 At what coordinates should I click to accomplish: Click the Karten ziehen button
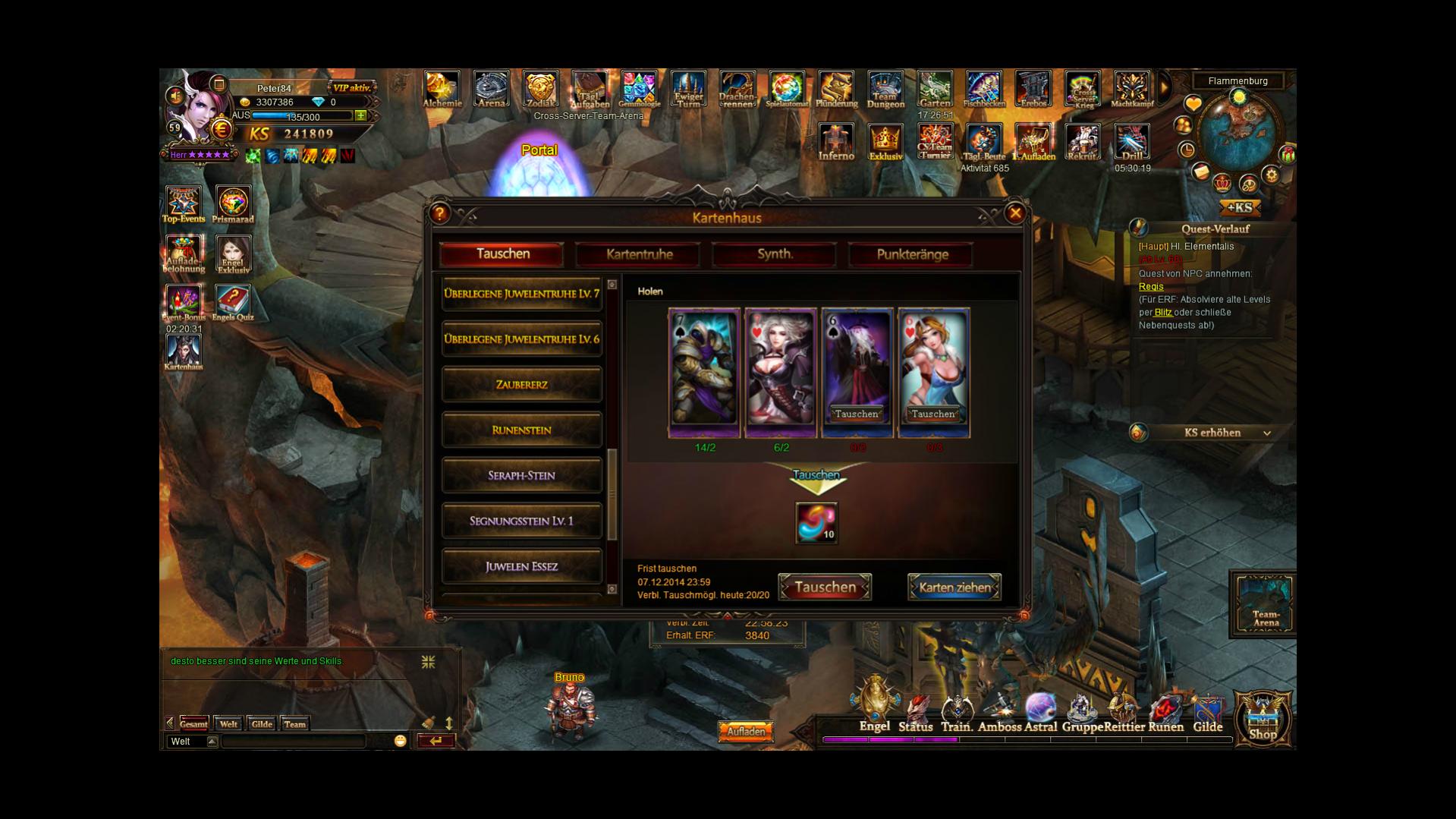click(954, 587)
